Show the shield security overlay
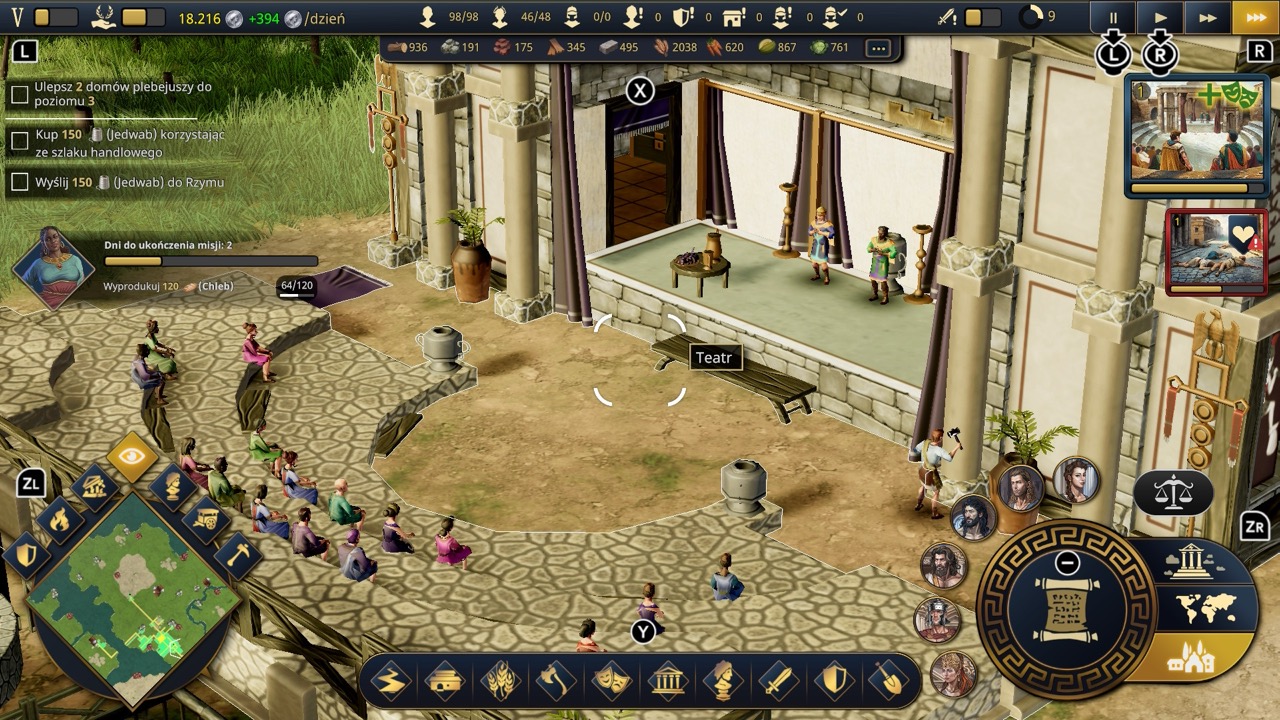1280x720 pixels. click(26, 555)
